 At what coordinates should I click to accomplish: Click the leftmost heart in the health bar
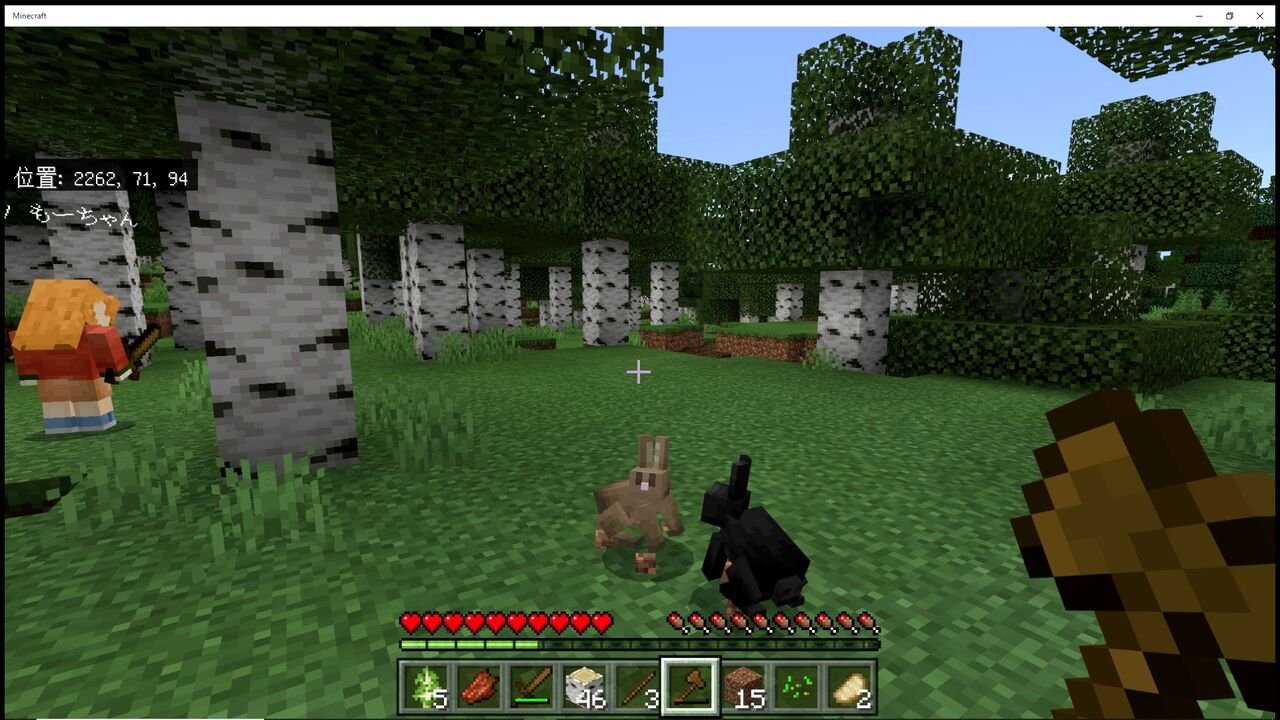point(408,621)
